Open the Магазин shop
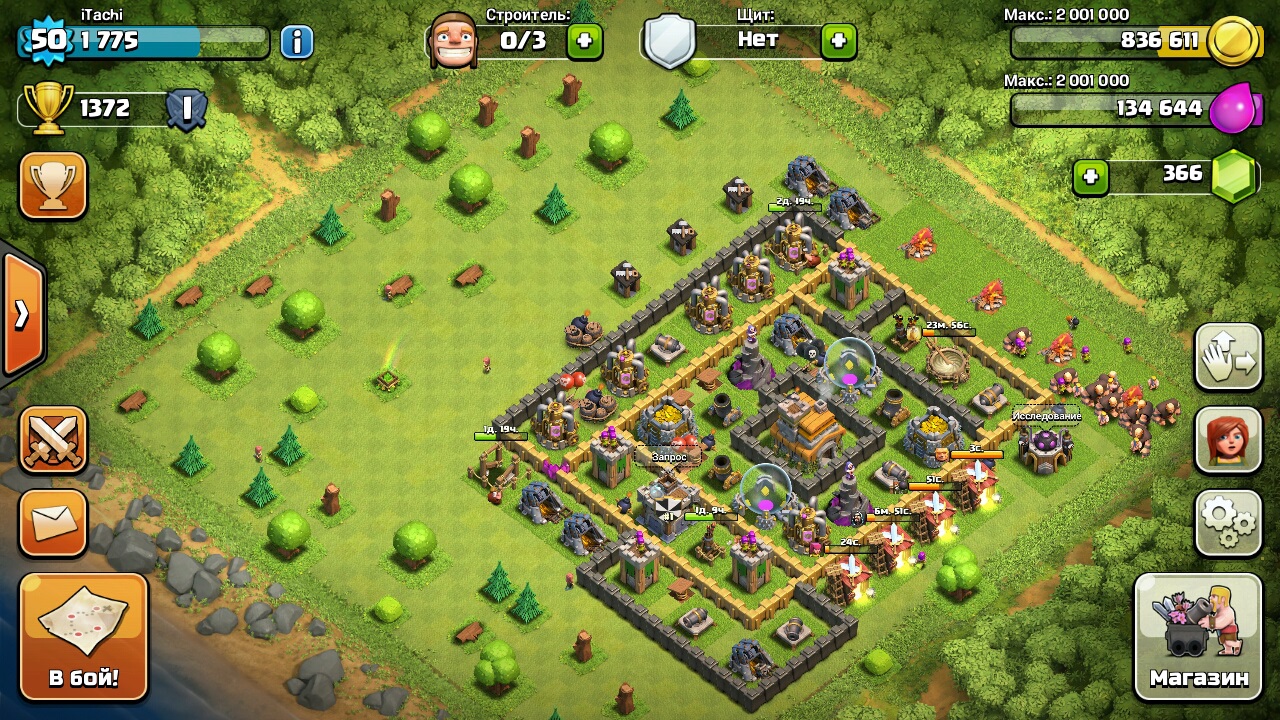Image resolution: width=1280 pixels, height=720 pixels. click(1198, 636)
